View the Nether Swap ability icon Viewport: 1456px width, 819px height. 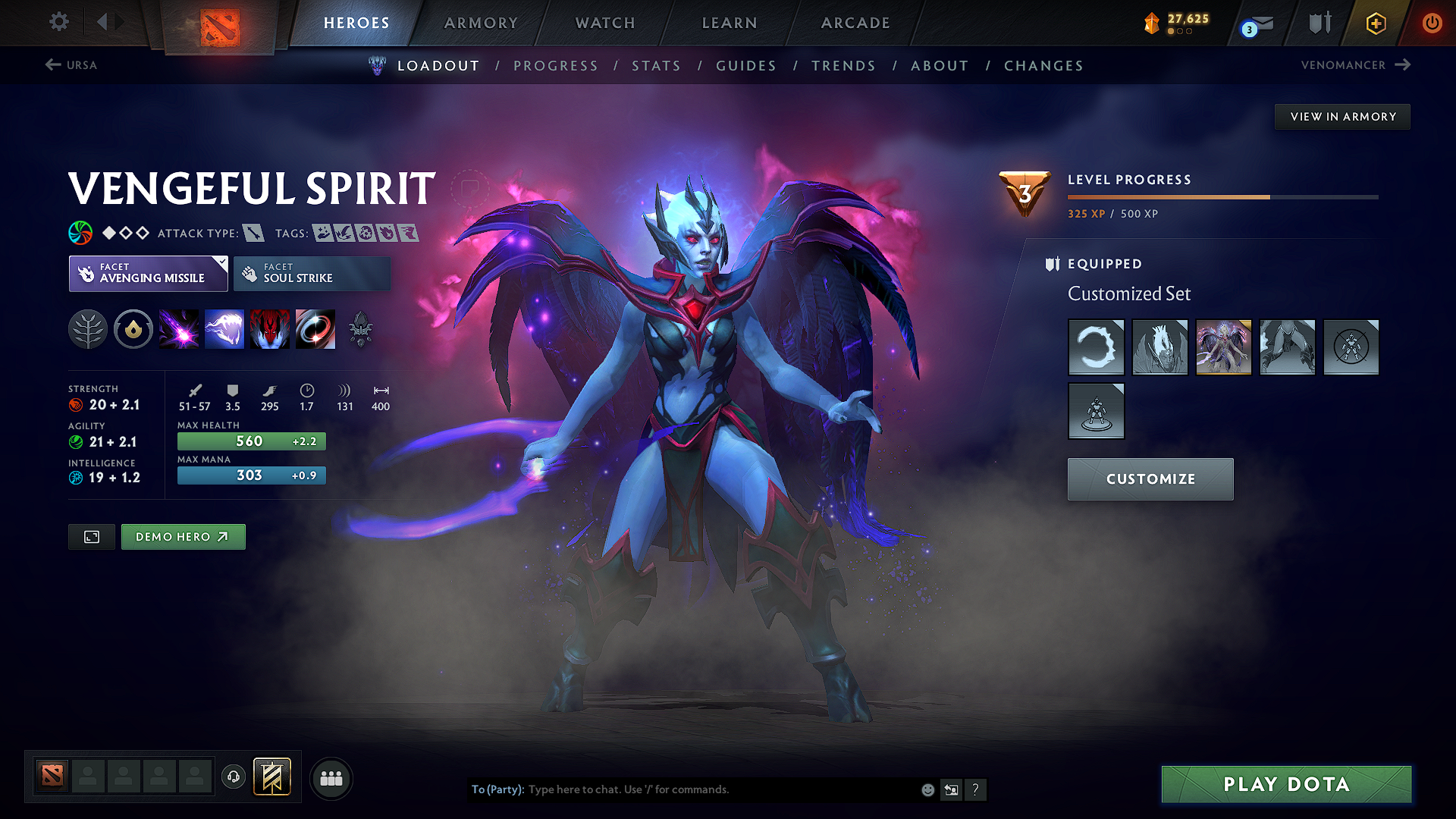pos(315,328)
